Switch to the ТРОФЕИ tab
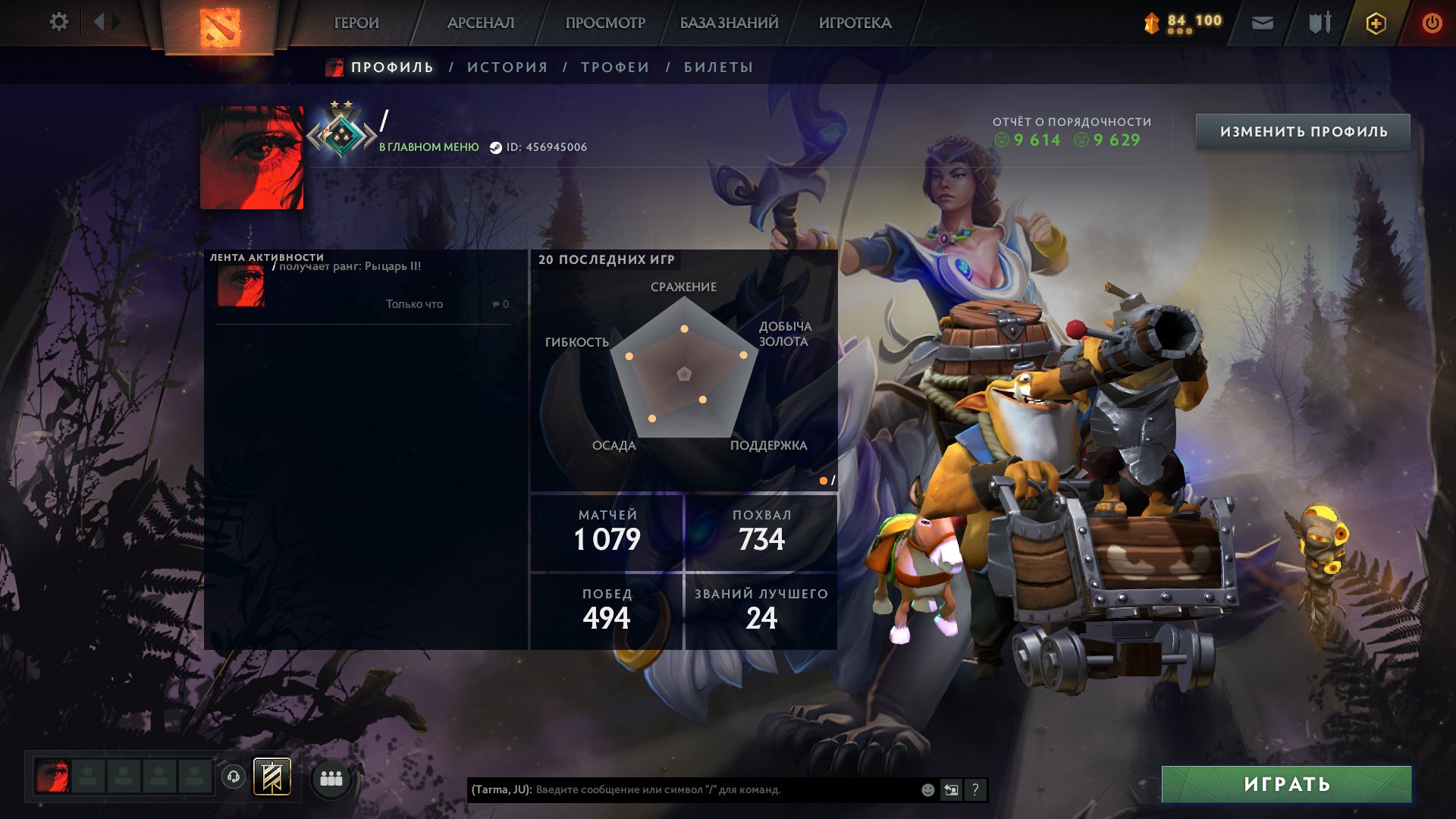The width and height of the screenshot is (1456, 819). point(615,67)
